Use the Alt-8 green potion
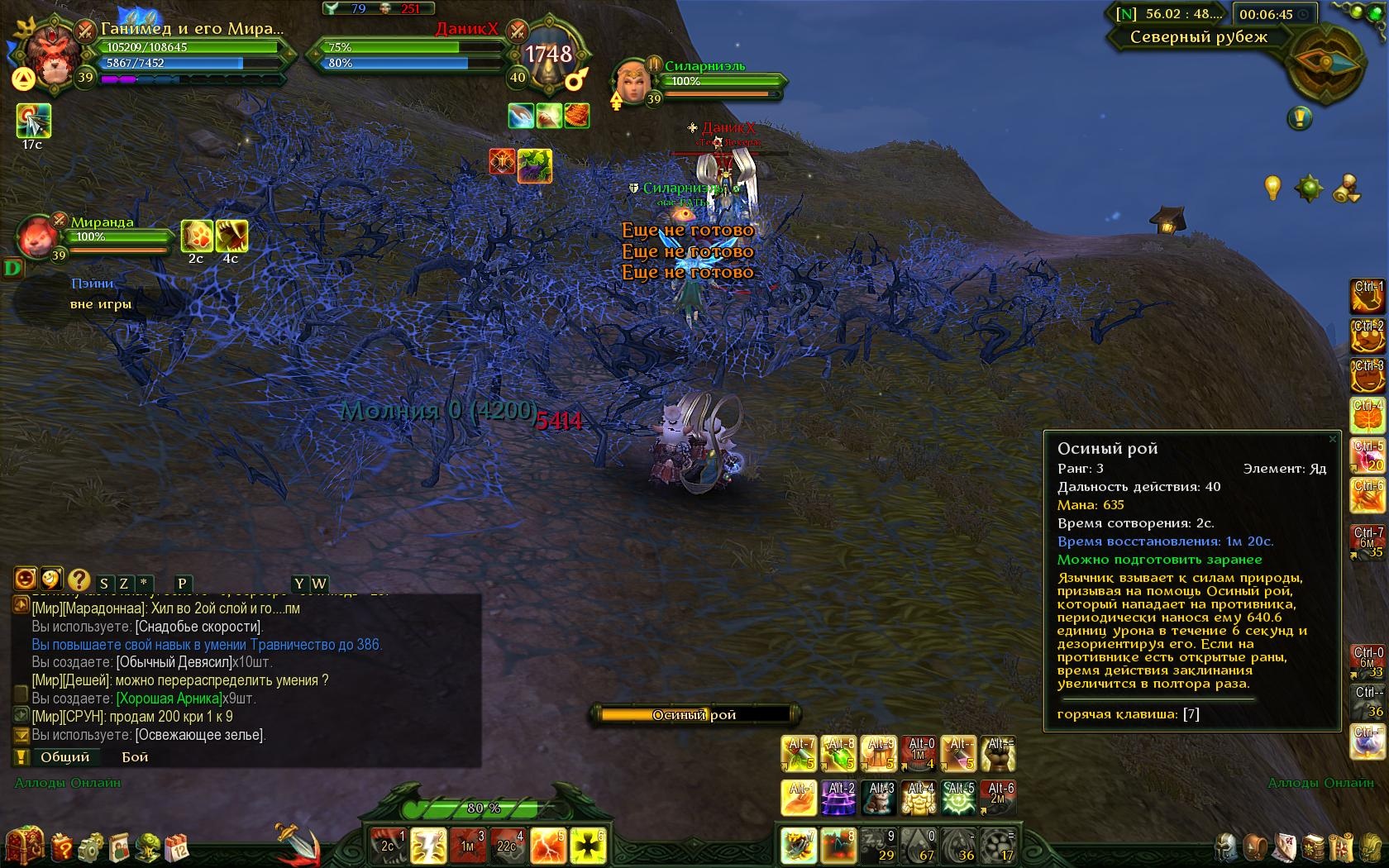Viewport: 1389px width, 868px height. (838, 754)
